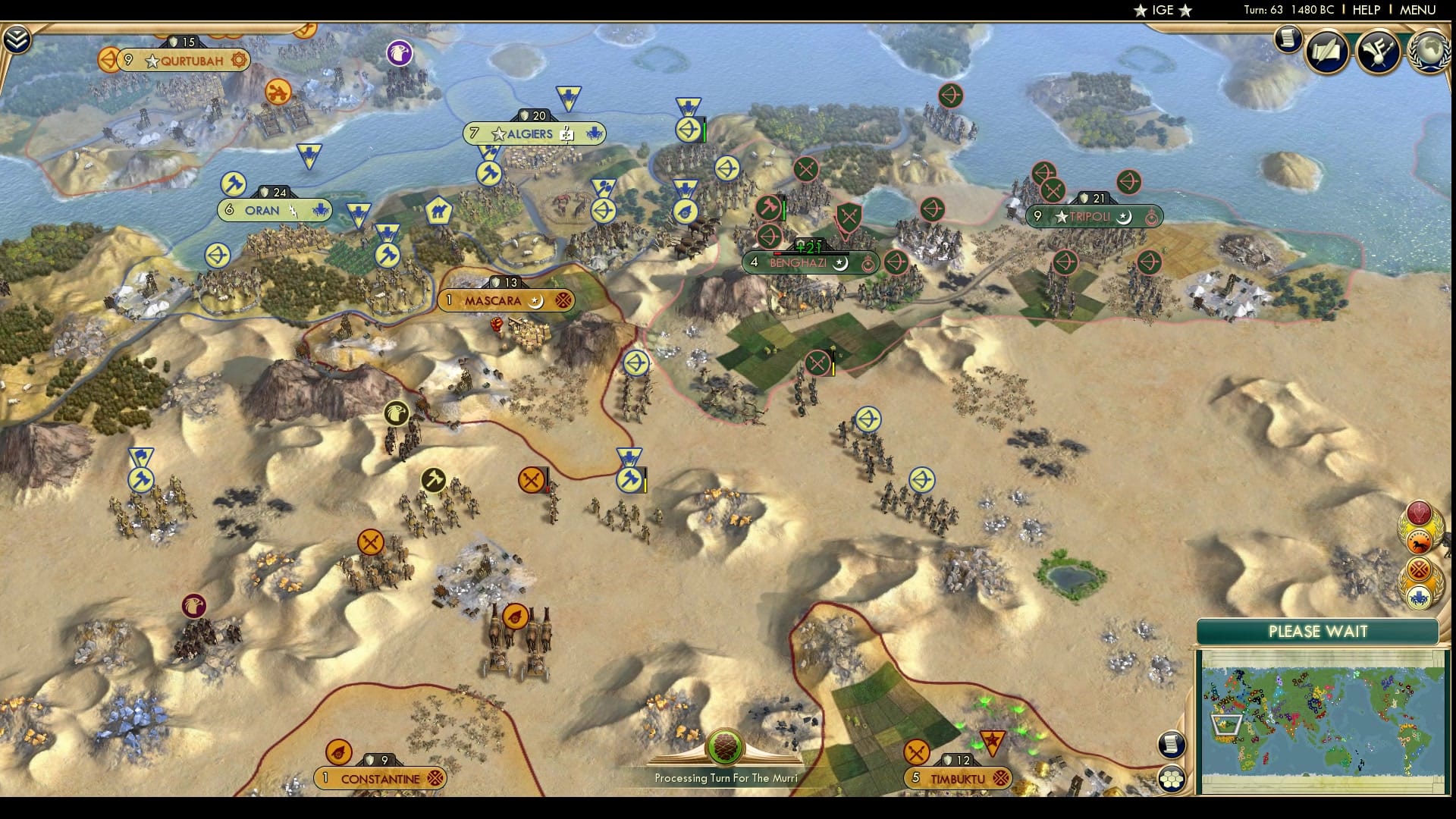The image size is (1456, 819).
Task: Open the HELP menu item
Action: pos(1365,11)
